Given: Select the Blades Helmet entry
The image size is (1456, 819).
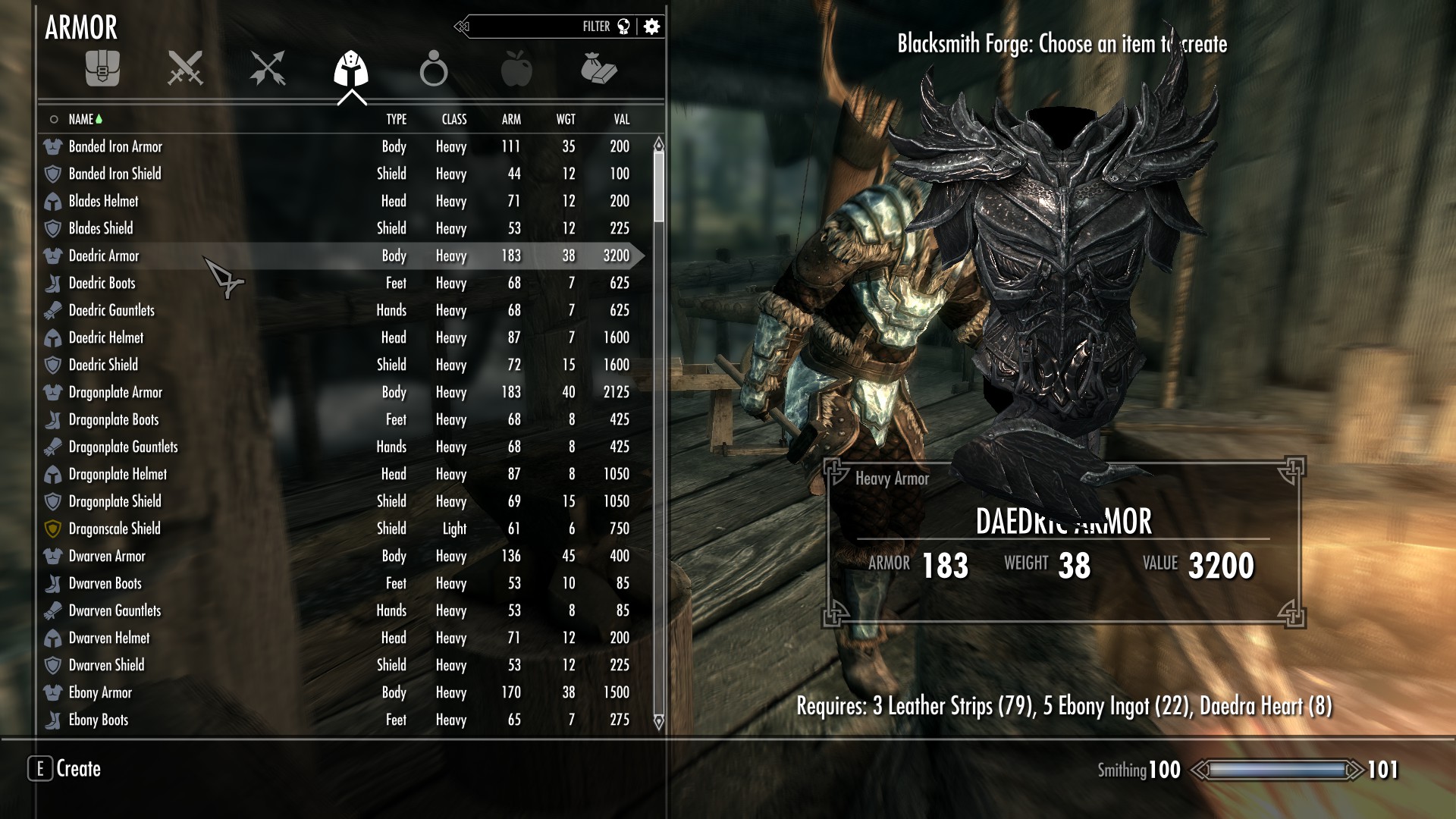Looking at the screenshot, I should (103, 201).
